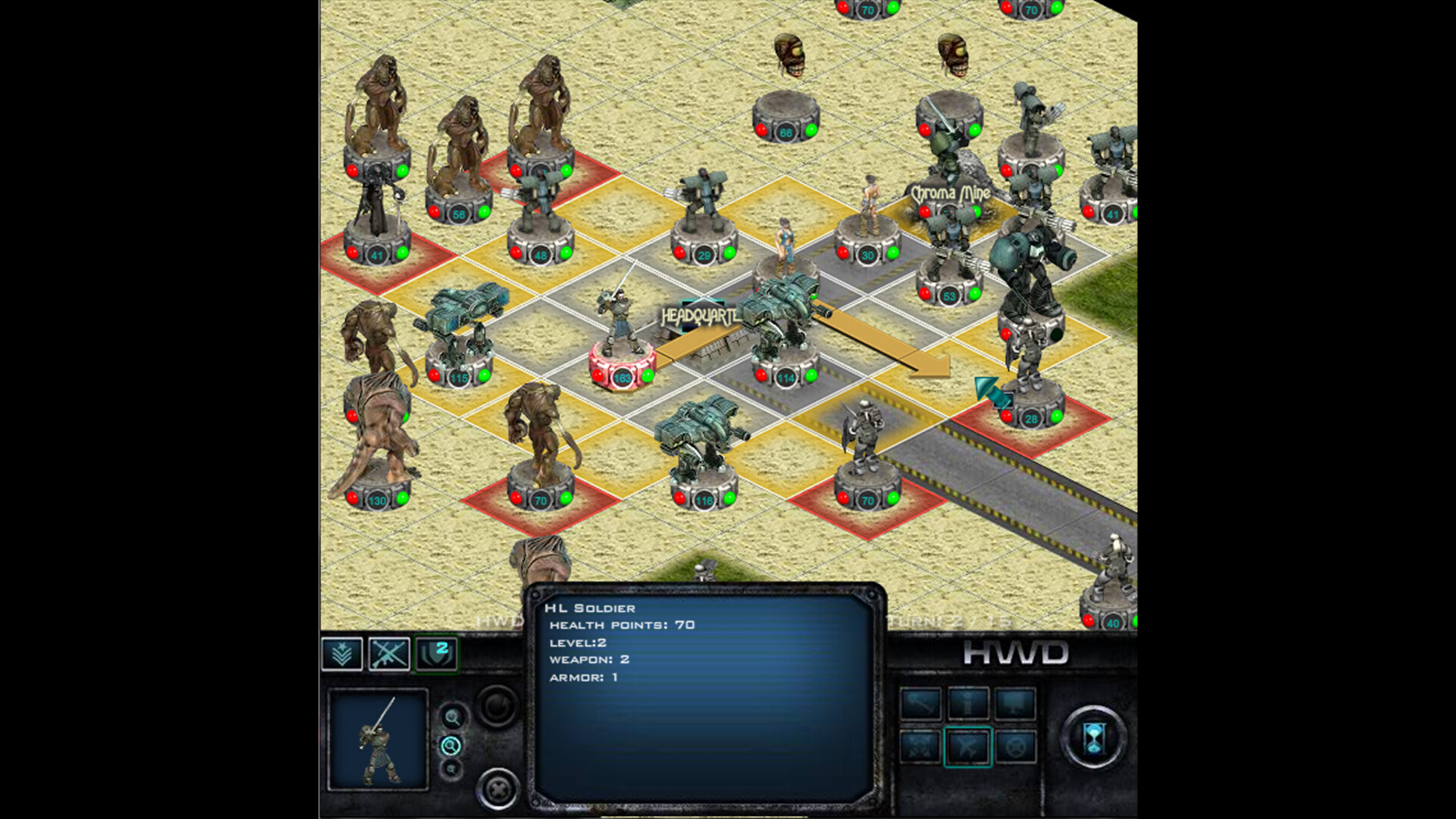Click the crossed rifles weapon icon
Image resolution: width=1456 pixels, height=819 pixels.
coord(388,654)
